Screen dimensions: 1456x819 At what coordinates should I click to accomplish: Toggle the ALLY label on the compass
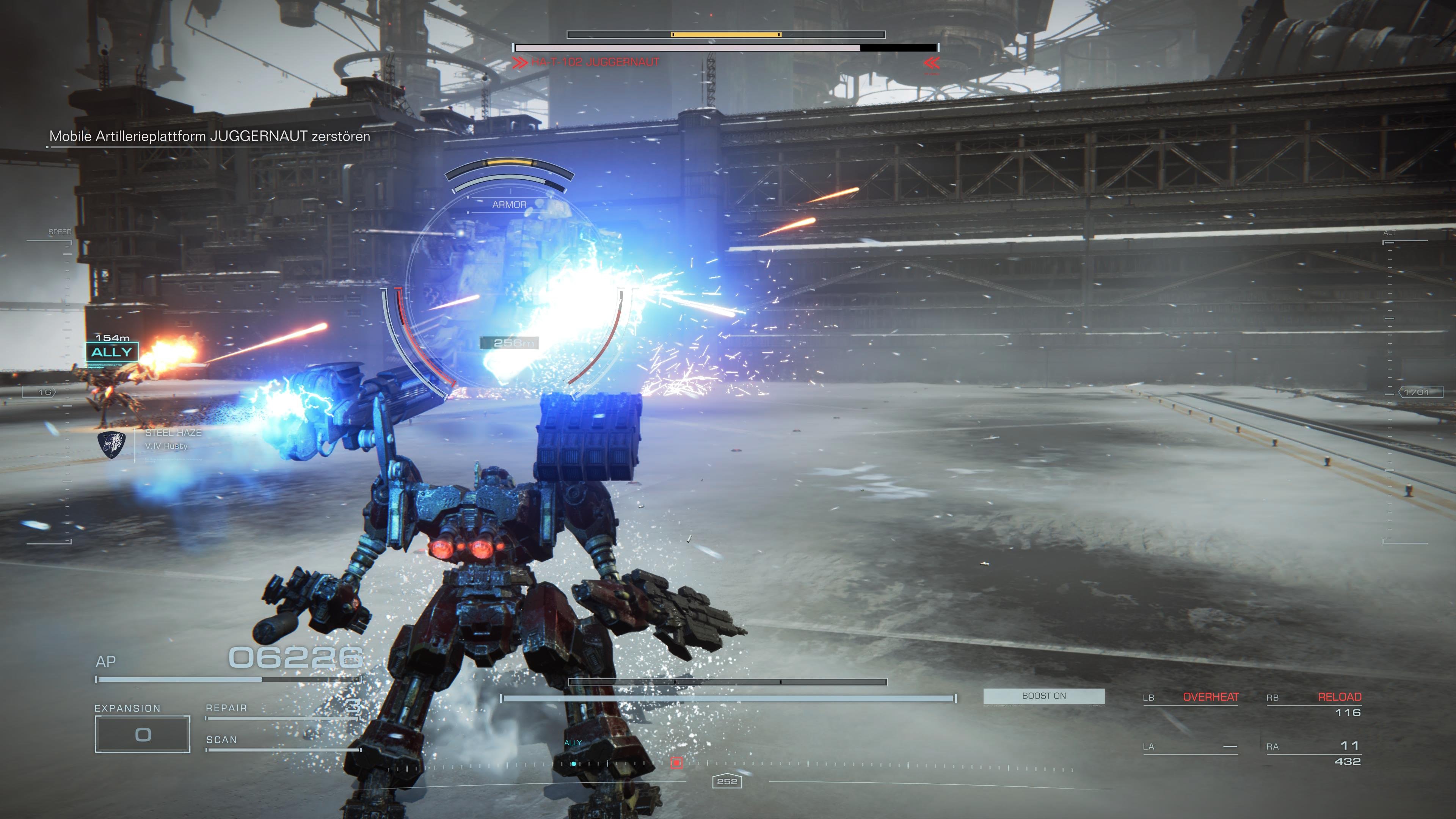573,743
